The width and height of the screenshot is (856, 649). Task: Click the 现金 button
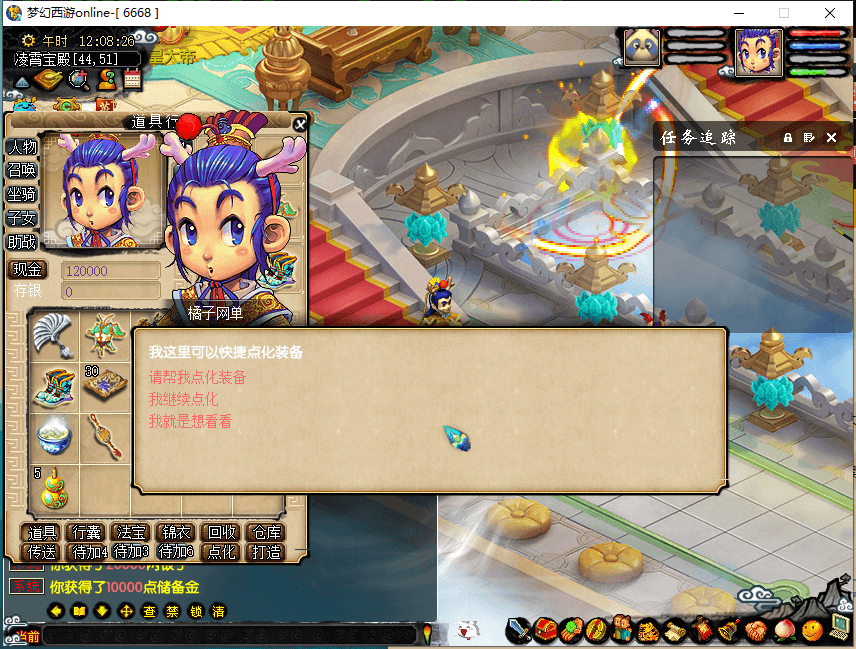coord(28,270)
